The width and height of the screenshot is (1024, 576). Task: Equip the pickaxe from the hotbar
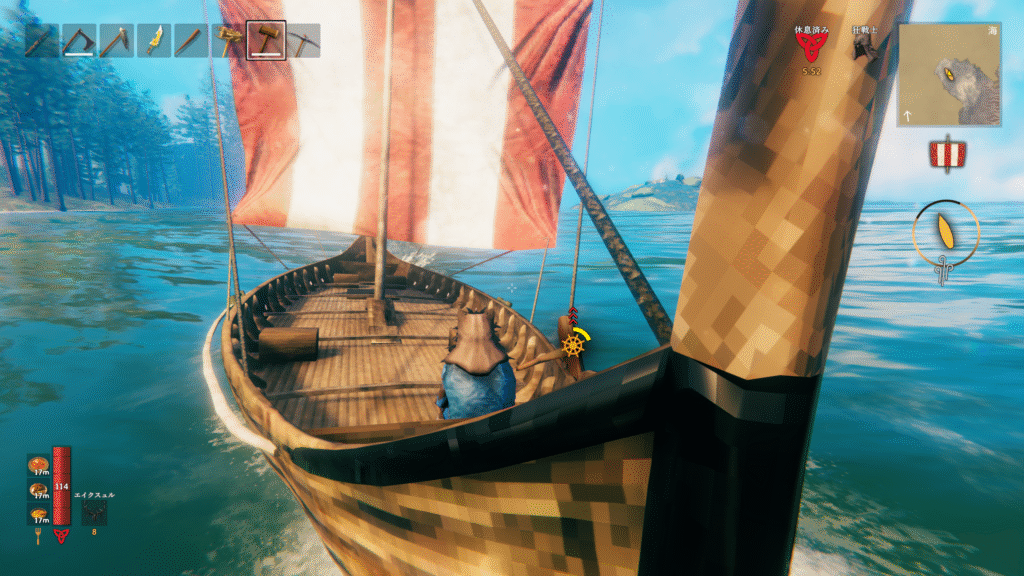click(x=304, y=41)
